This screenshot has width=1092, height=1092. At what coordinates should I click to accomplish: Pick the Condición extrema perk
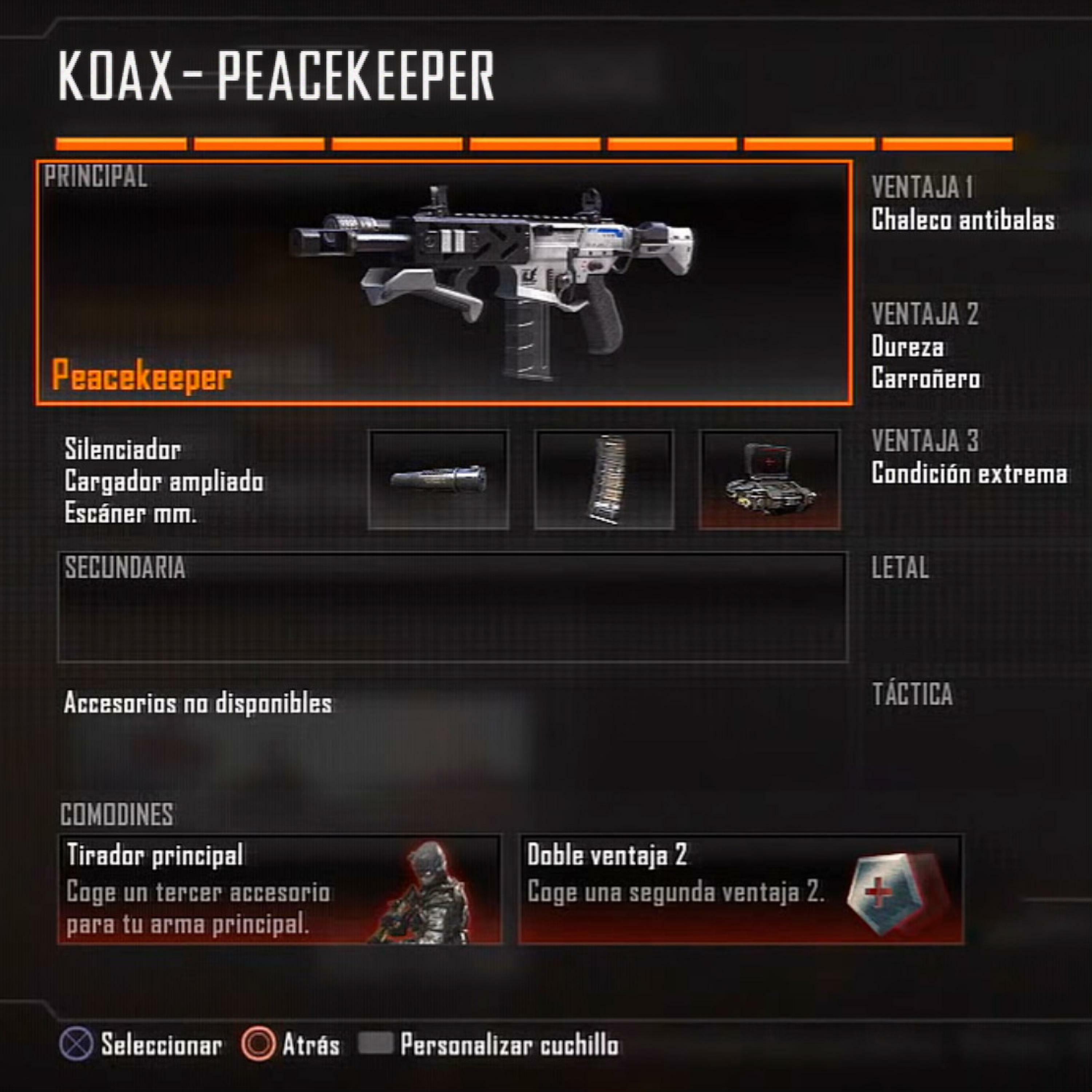tap(969, 473)
